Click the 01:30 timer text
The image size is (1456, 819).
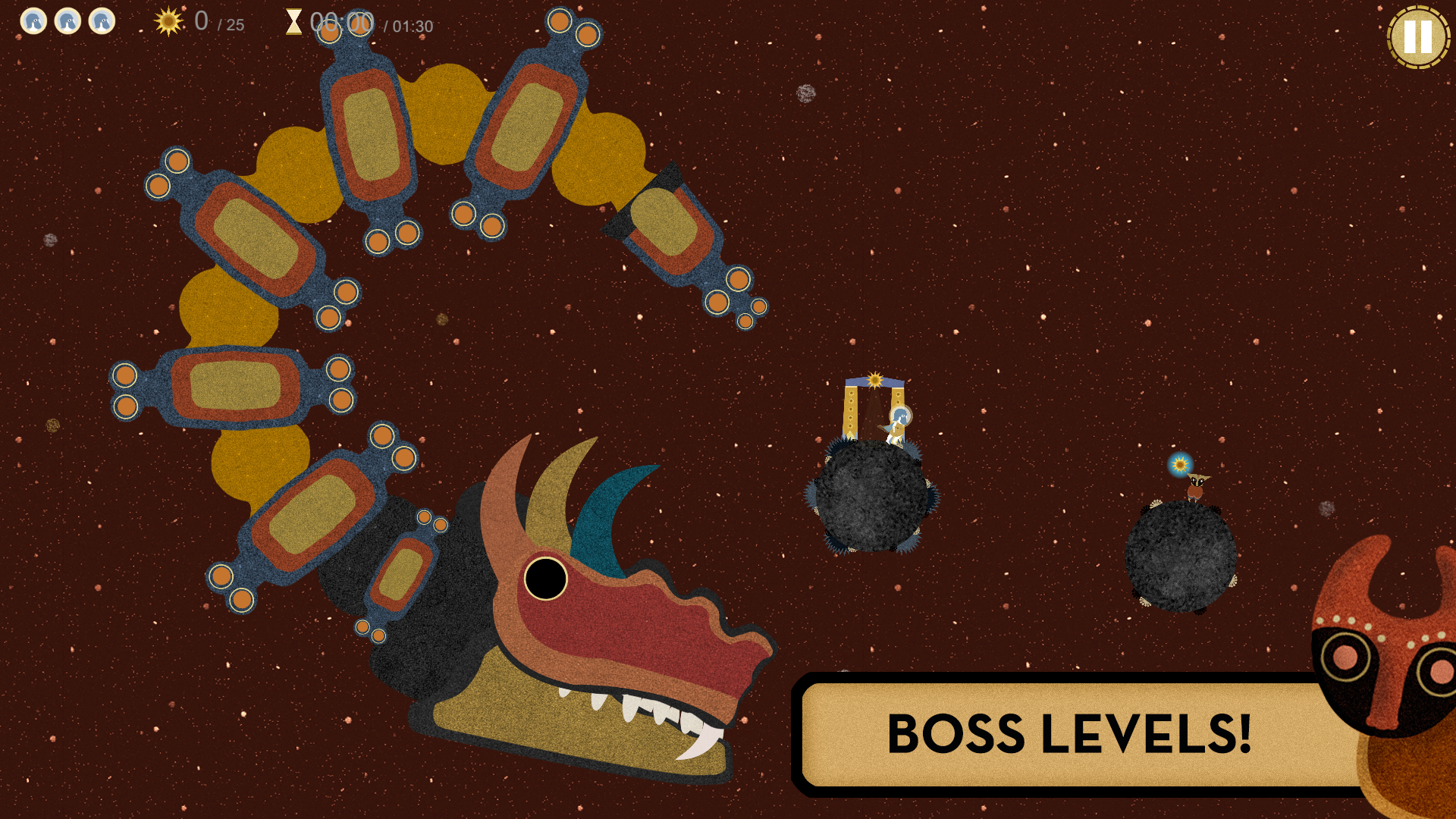409,25
